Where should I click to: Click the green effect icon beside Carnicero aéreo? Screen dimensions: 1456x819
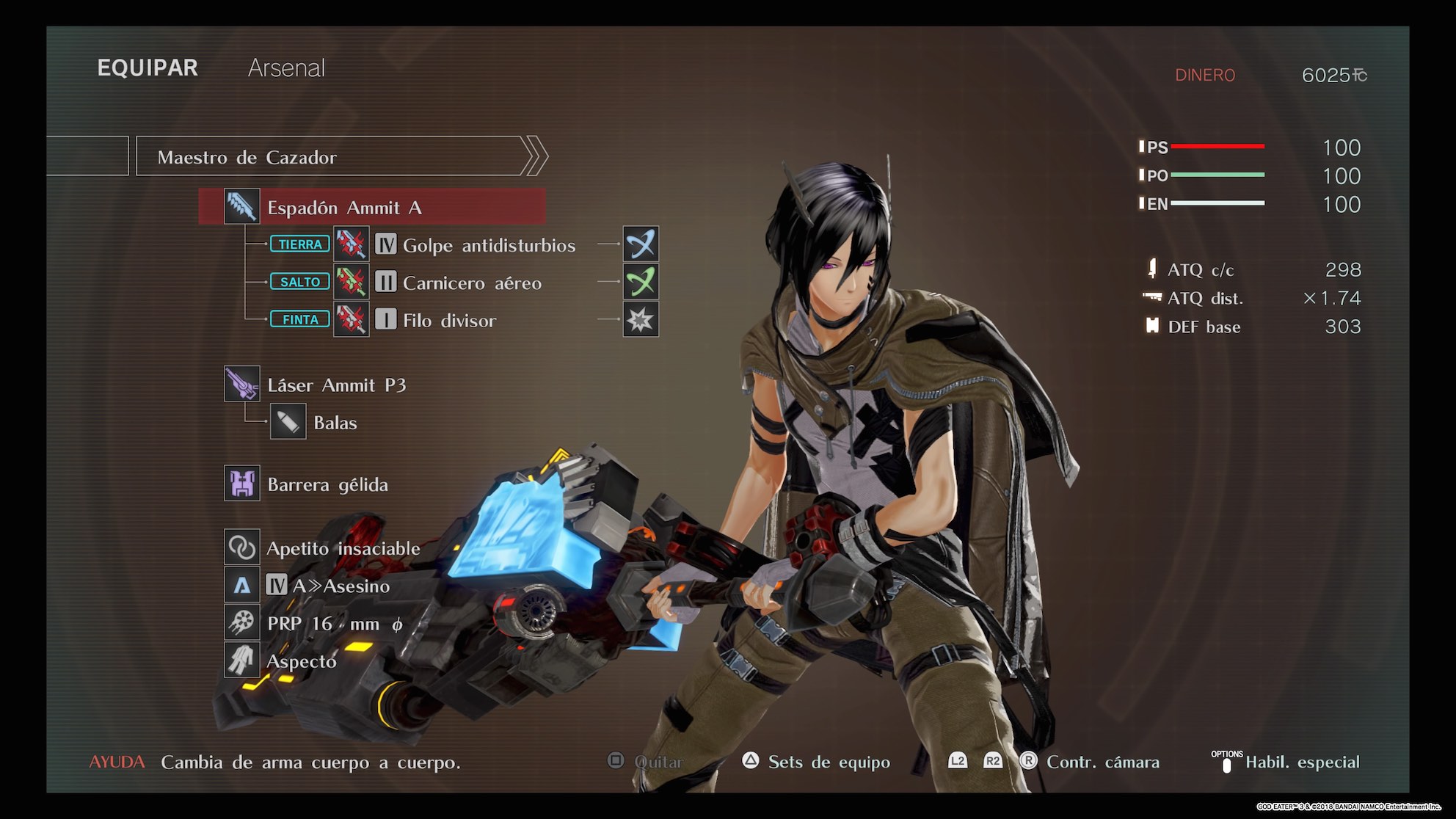pyautogui.click(x=641, y=283)
